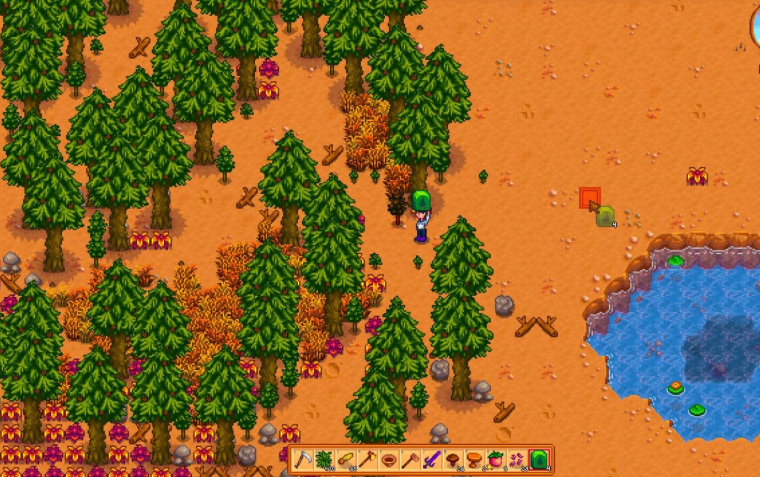Choose the orange mushroom slot
The width and height of the screenshot is (760, 477).
tap(474, 460)
